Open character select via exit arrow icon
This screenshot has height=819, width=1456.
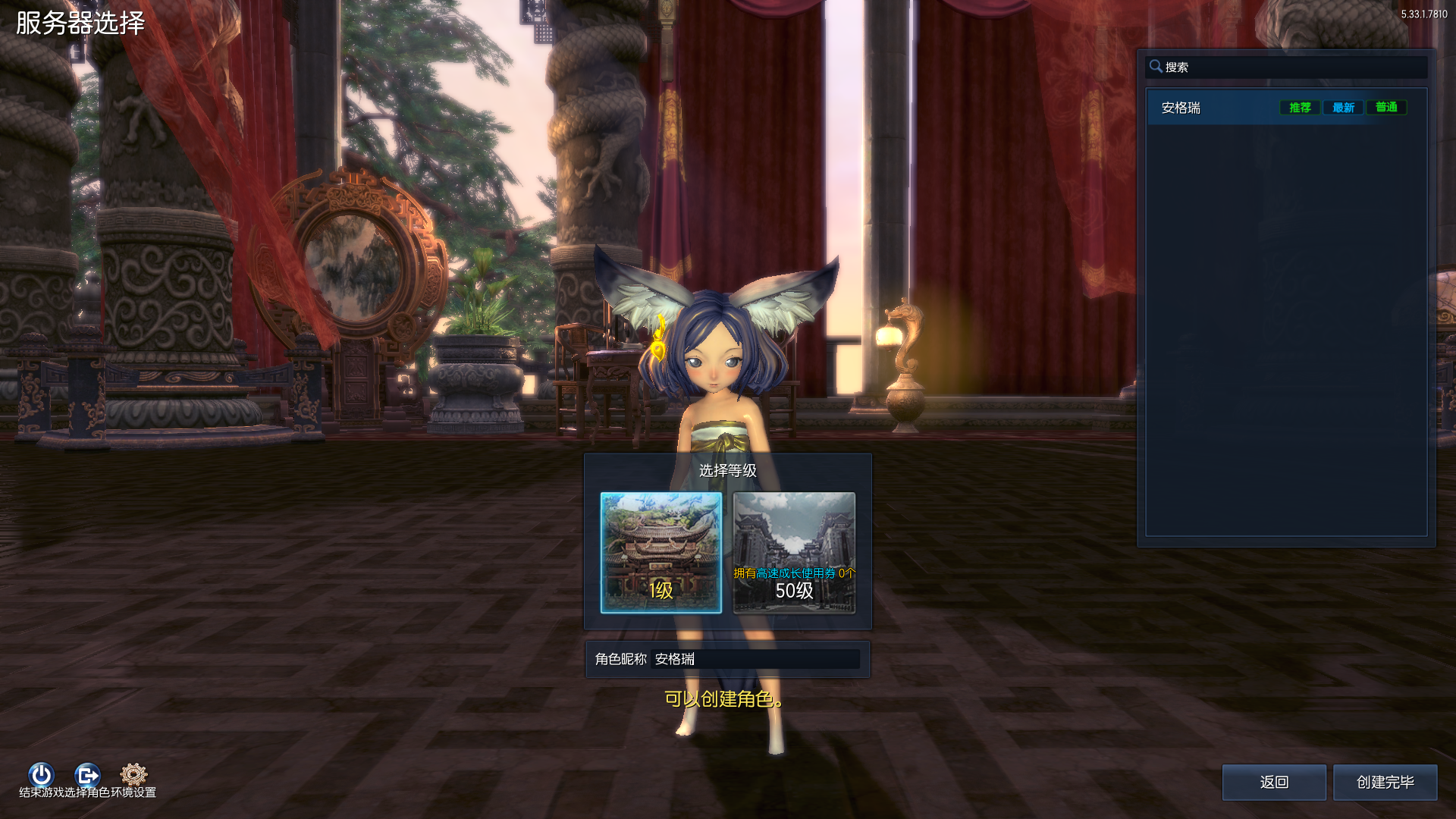click(x=87, y=774)
